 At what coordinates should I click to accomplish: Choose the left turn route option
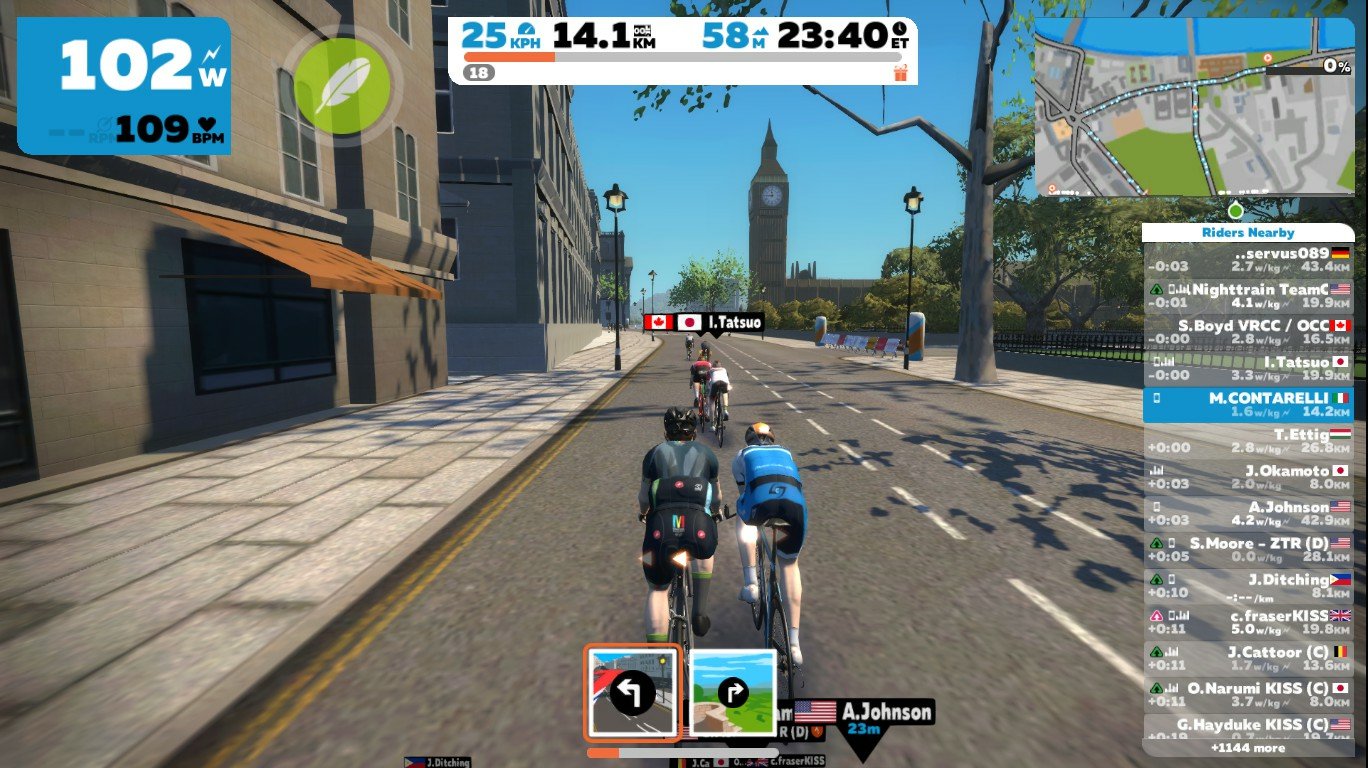coord(633,692)
